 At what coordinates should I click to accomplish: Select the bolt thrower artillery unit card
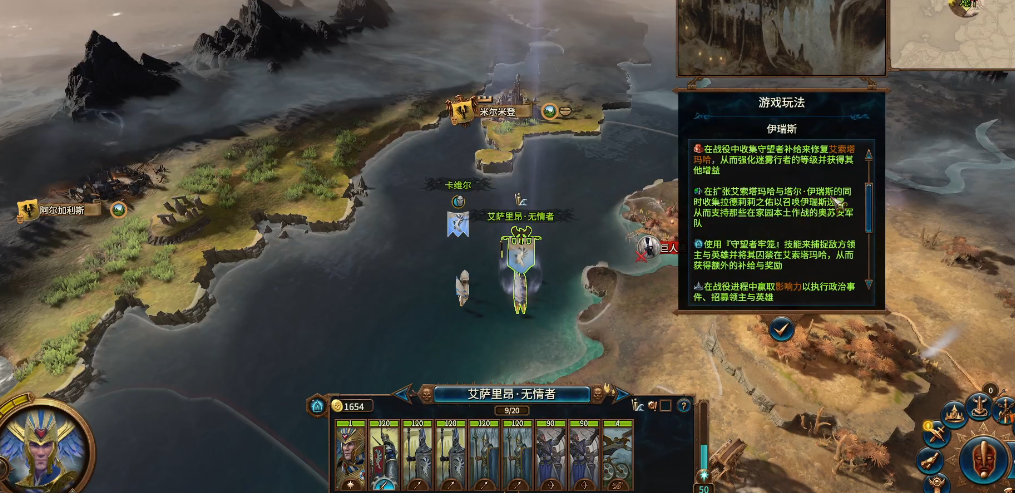click(616, 456)
